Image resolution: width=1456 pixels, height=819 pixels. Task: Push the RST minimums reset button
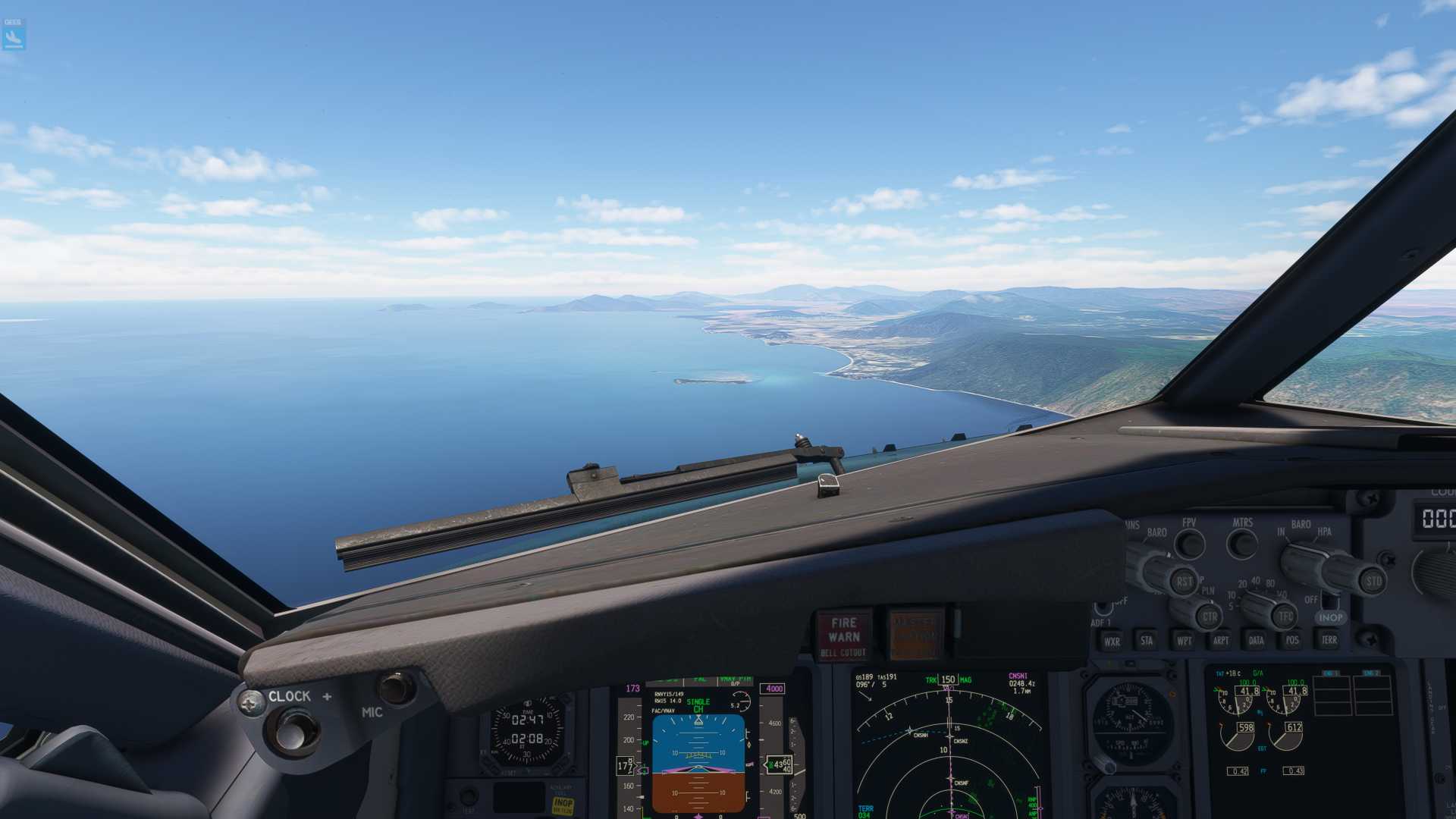click(1184, 582)
